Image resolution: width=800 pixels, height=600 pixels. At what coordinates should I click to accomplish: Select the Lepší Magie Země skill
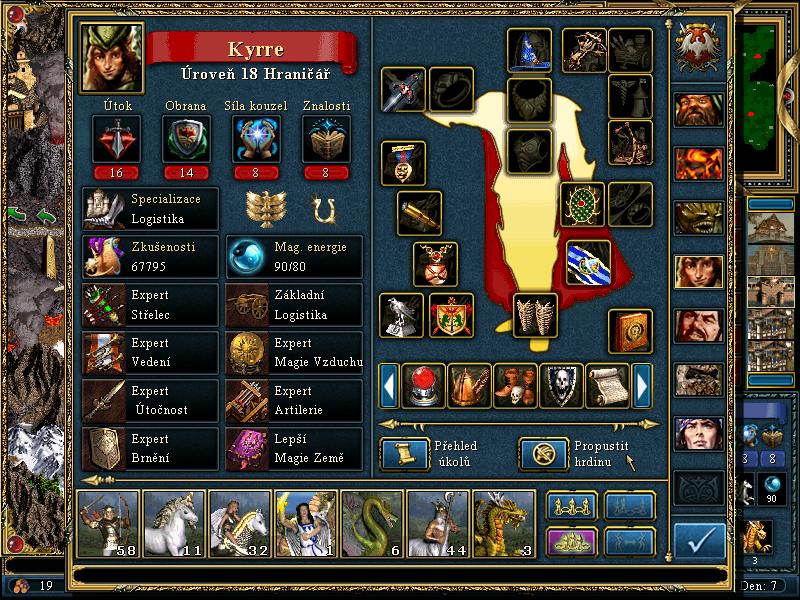294,449
